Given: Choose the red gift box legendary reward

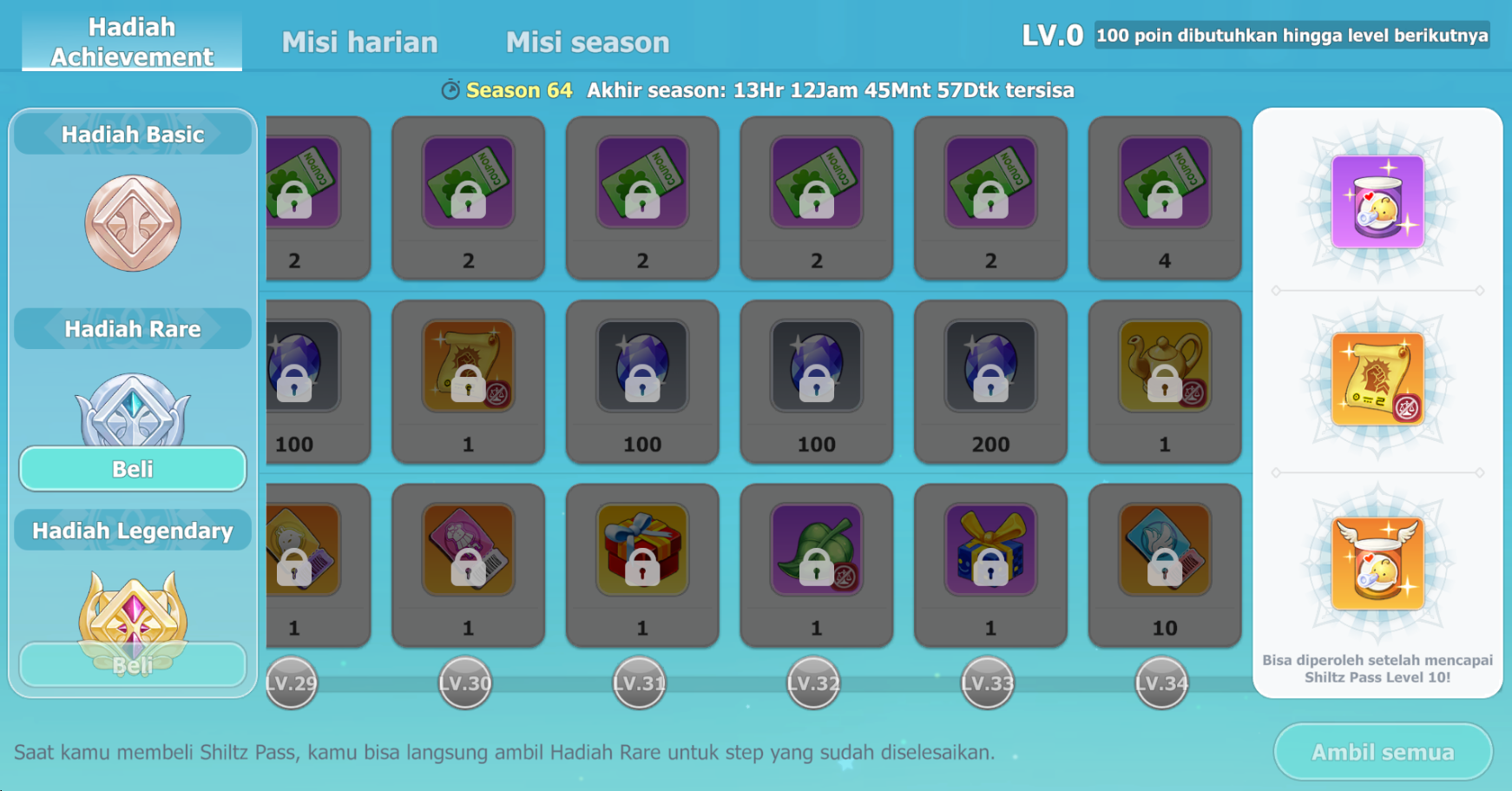Looking at the screenshot, I should click(x=642, y=550).
